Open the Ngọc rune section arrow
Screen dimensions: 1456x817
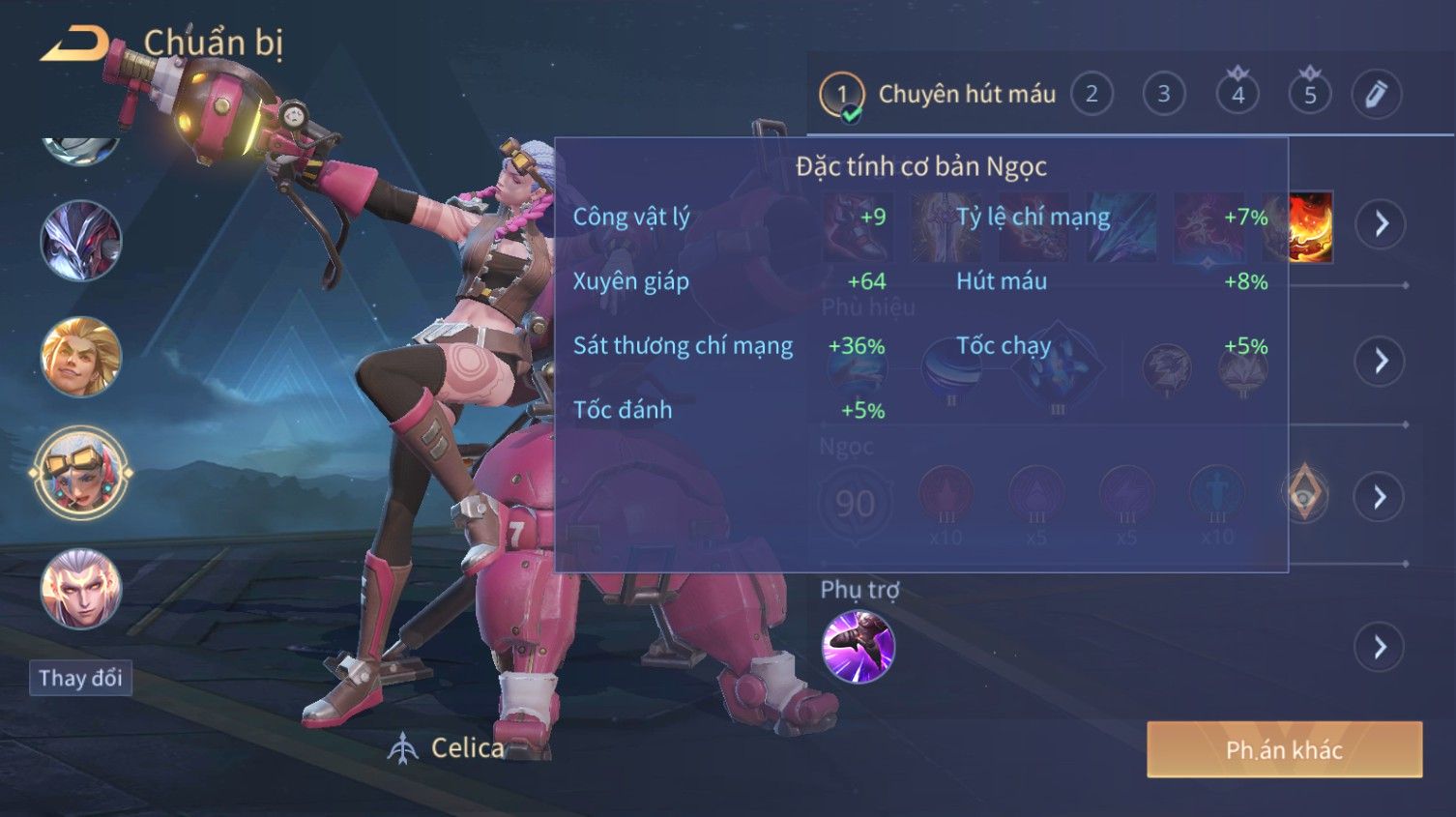click(1380, 497)
